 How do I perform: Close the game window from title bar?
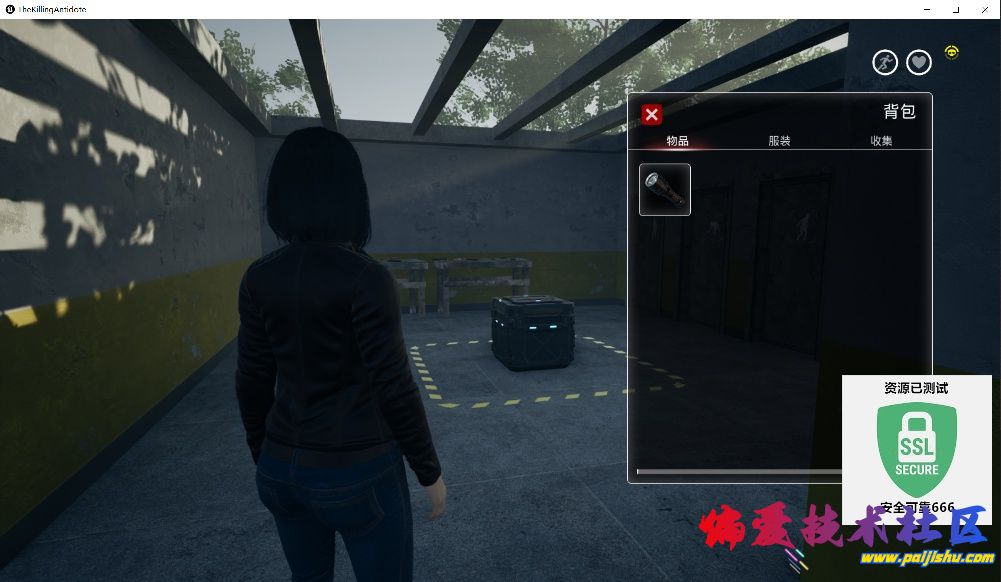pyautogui.click(x=985, y=9)
